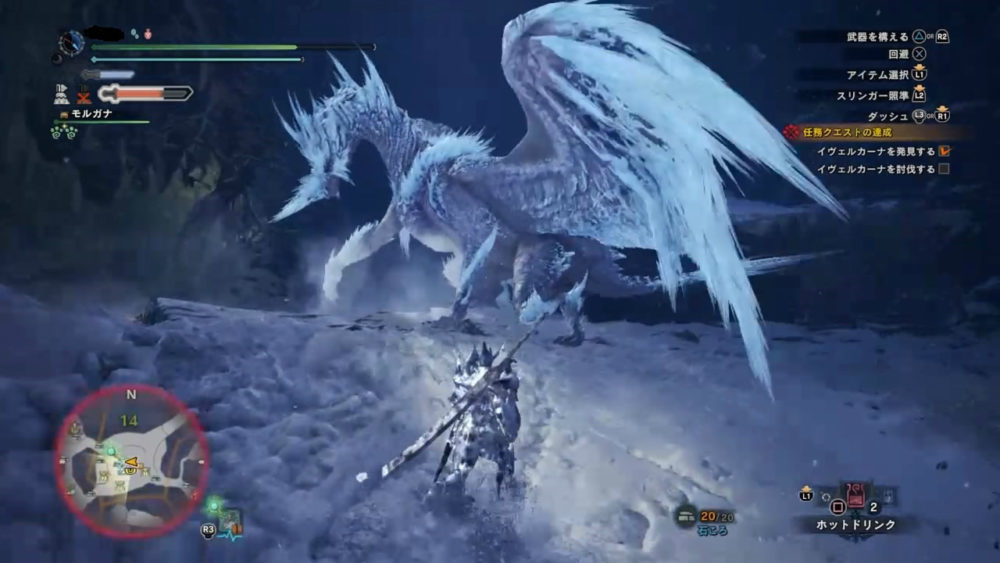1000x563 pixels.
Task: Click the stone slinger ammo icon
Action: click(x=686, y=516)
